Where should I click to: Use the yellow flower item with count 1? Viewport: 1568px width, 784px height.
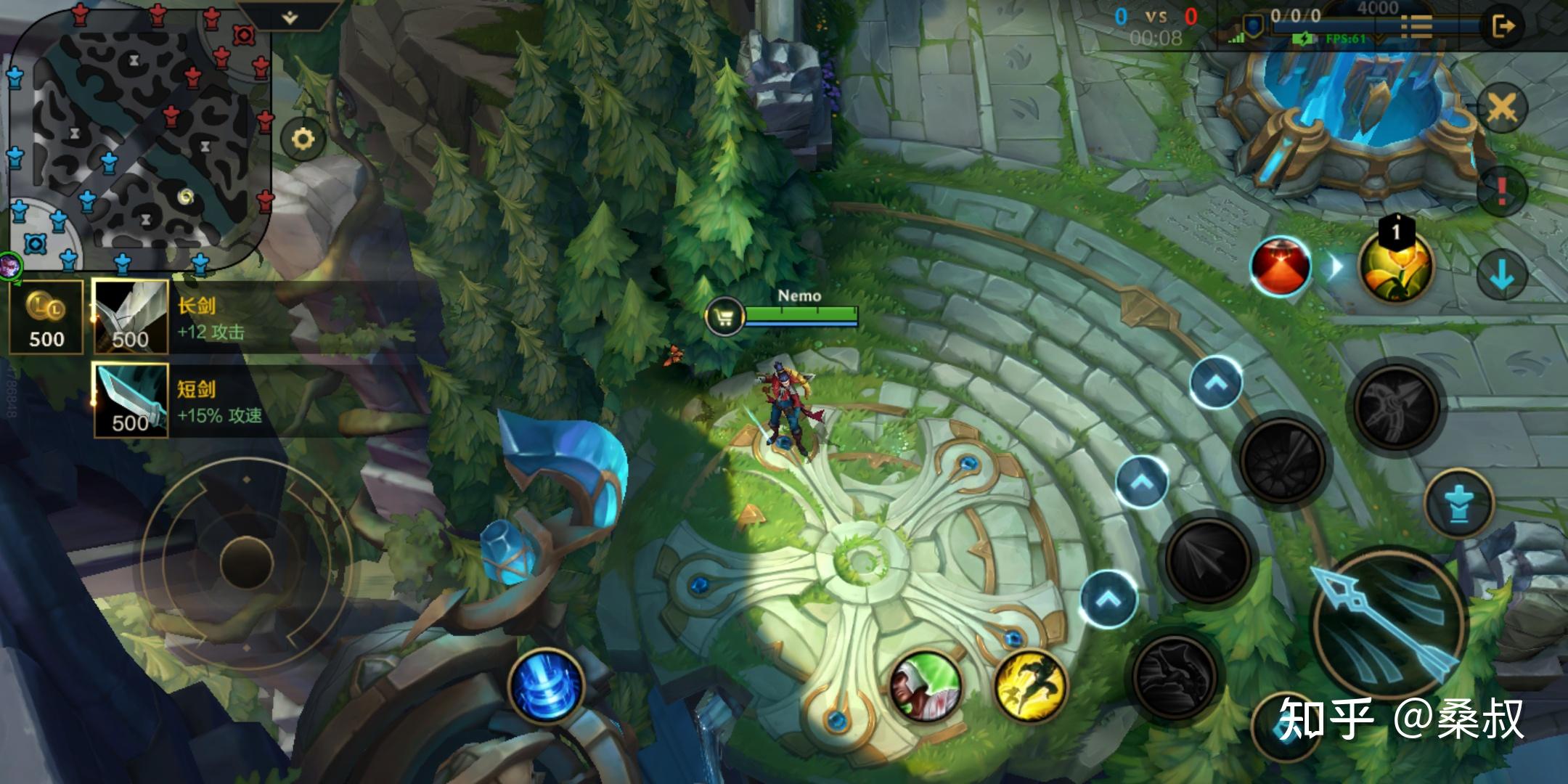point(1395,266)
